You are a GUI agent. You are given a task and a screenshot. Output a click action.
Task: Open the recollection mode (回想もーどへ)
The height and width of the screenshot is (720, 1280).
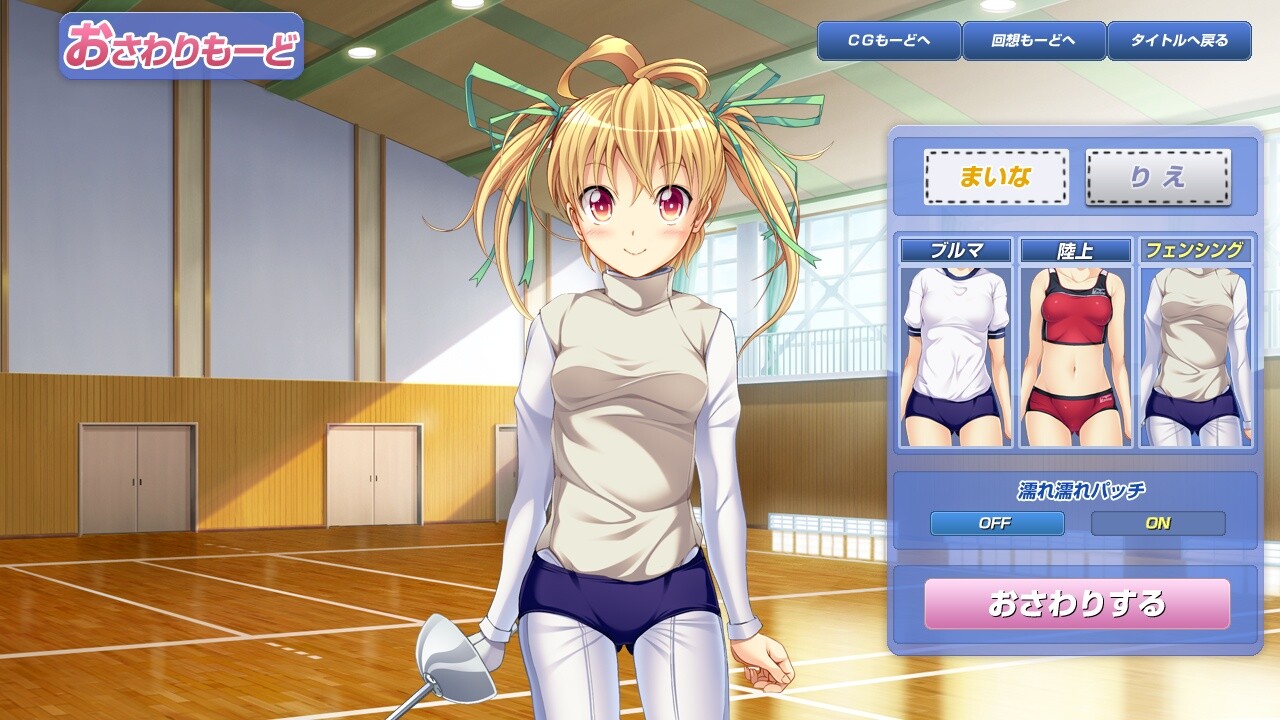click(1034, 41)
